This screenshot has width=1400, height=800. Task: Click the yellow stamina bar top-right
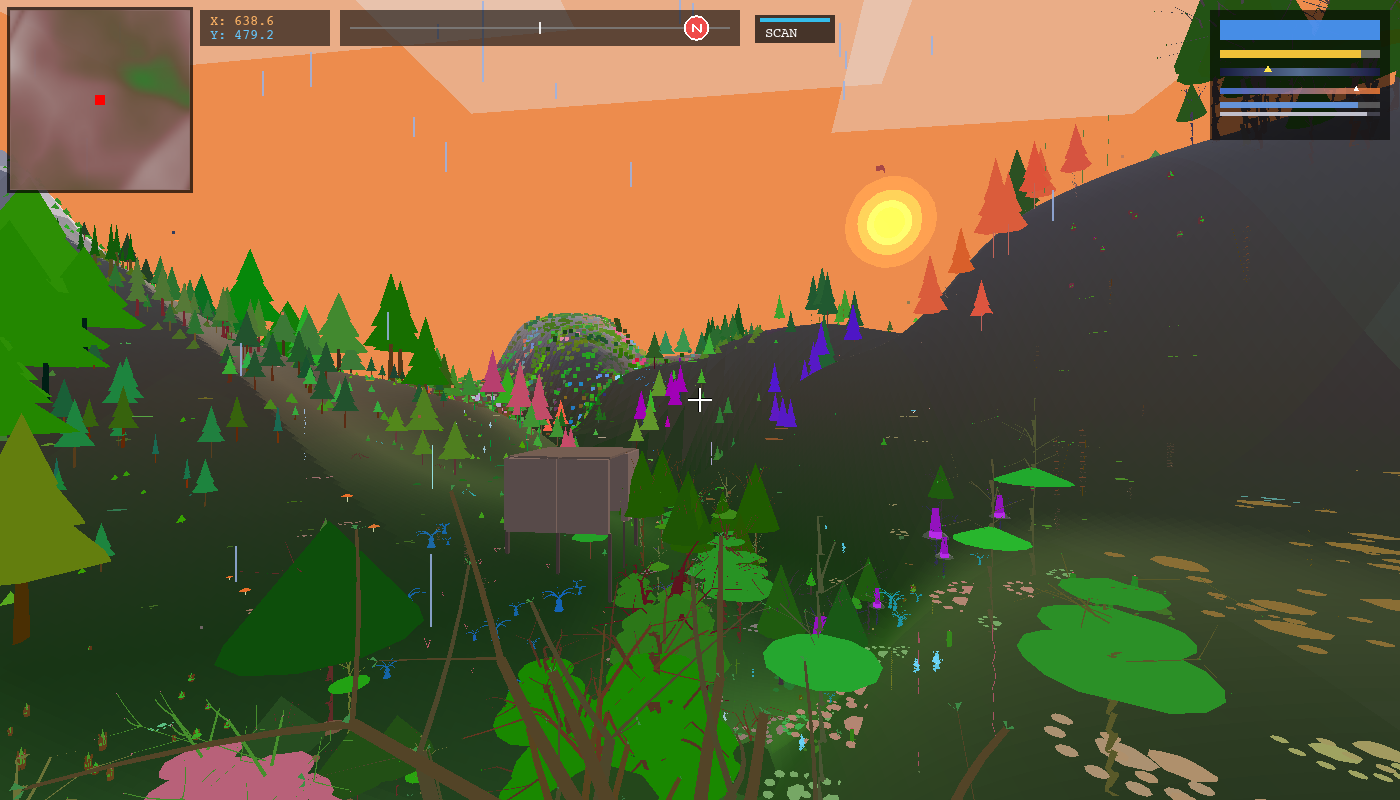pos(1290,53)
